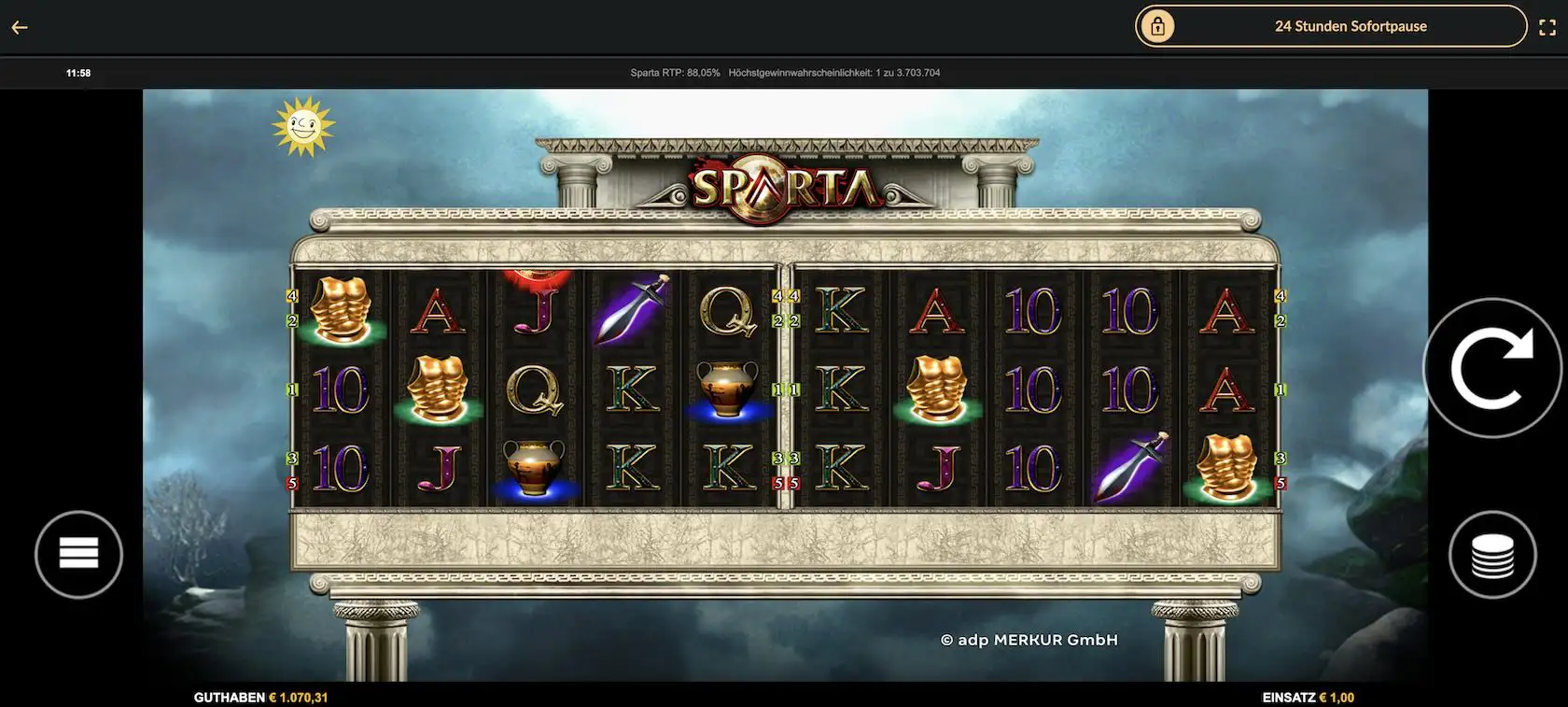Click the Sparta RTP info text
The image size is (1568, 707).
pyautogui.click(x=672, y=71)
